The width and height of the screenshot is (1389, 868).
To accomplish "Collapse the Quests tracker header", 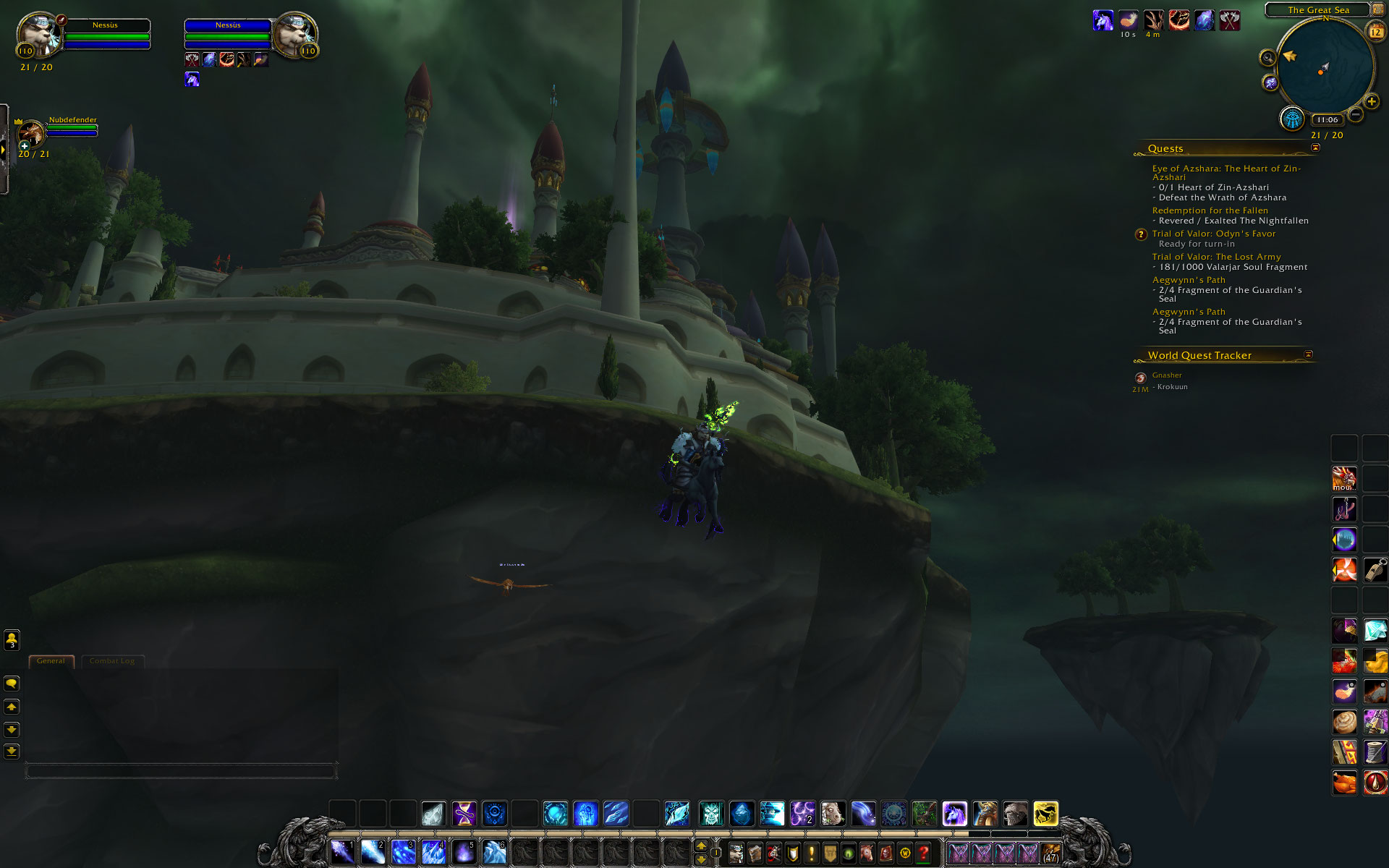I will coord(1315,148).
